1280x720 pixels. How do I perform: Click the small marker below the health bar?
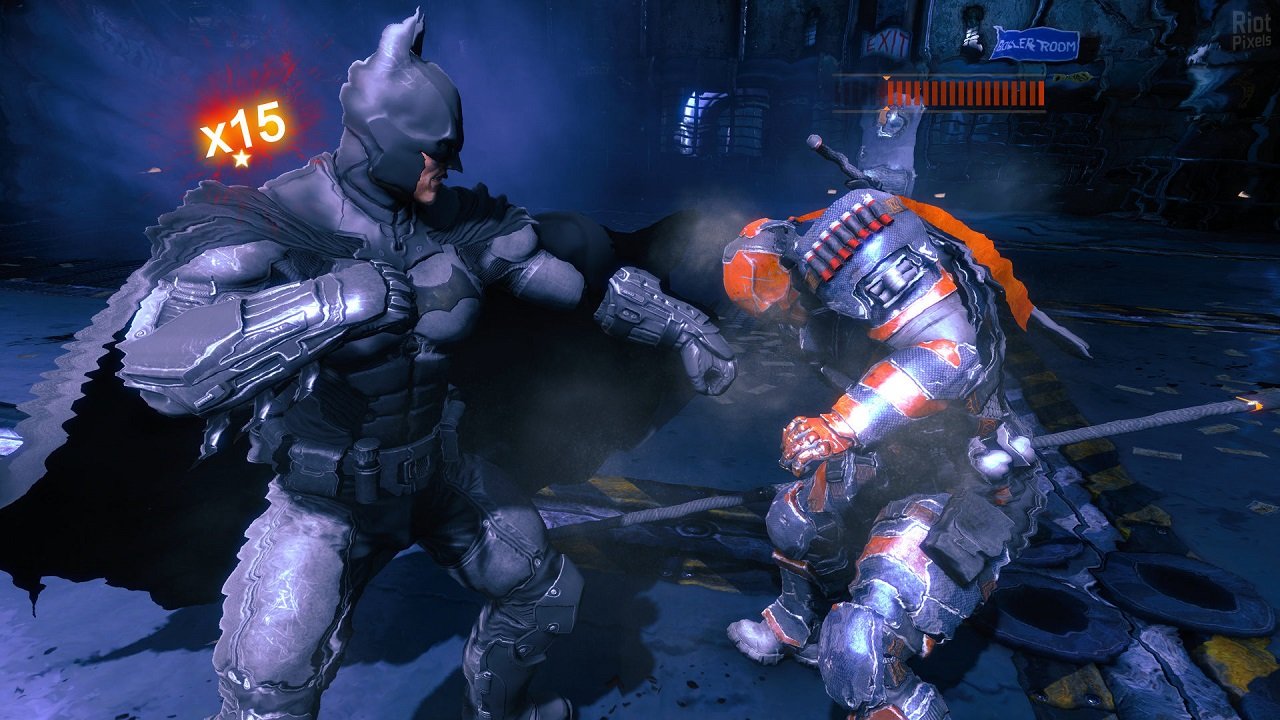(888, 108)
